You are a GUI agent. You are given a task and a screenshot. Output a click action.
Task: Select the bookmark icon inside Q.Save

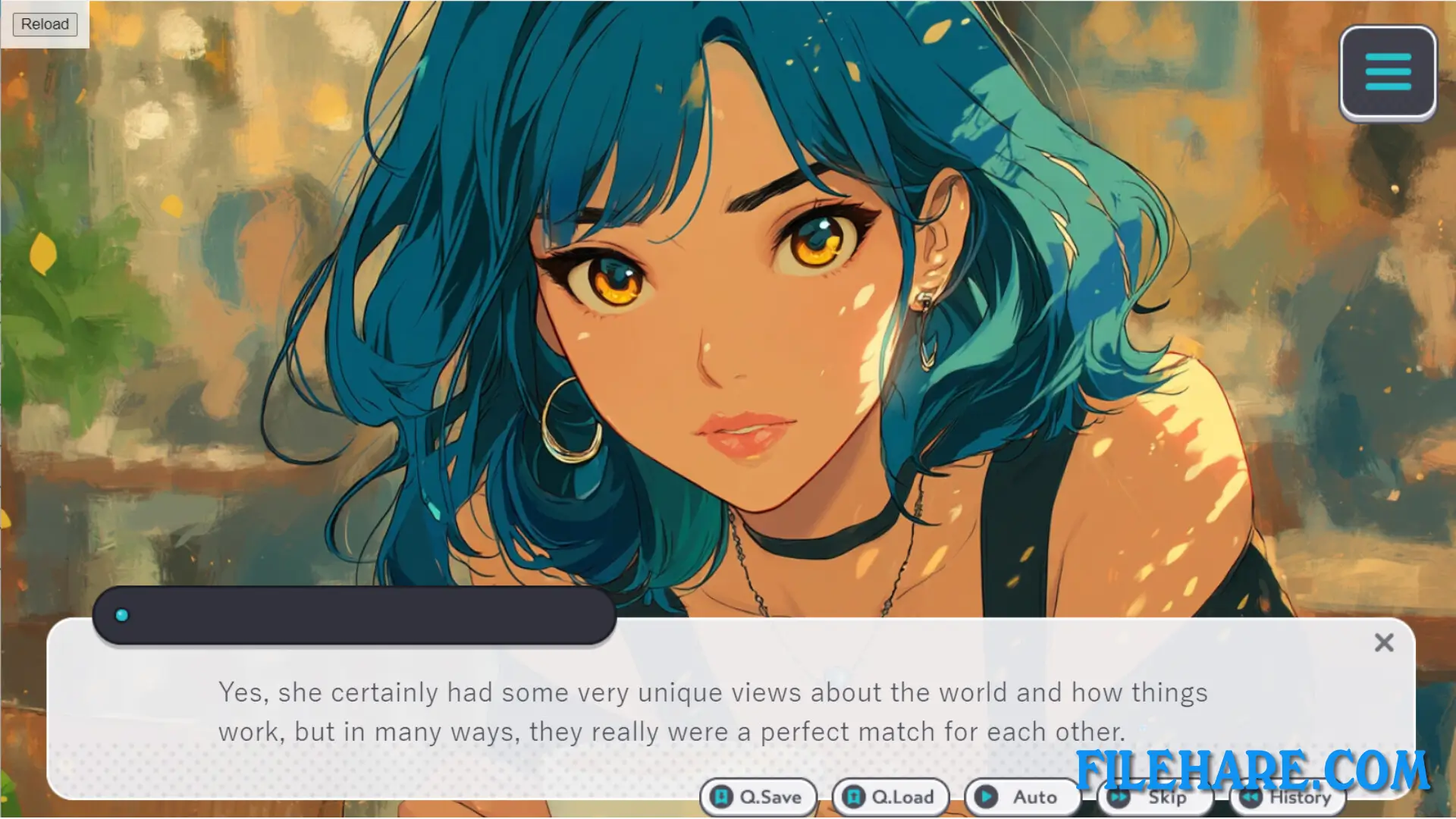pyautogui.click(x=721, y=797)
